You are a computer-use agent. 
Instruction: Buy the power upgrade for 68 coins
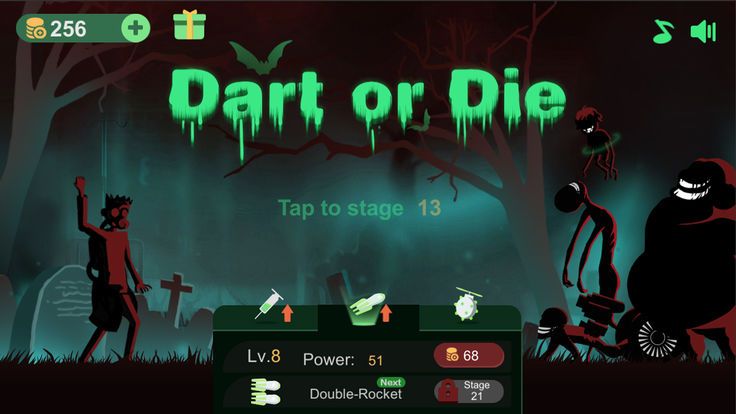[x=468, y=356]
